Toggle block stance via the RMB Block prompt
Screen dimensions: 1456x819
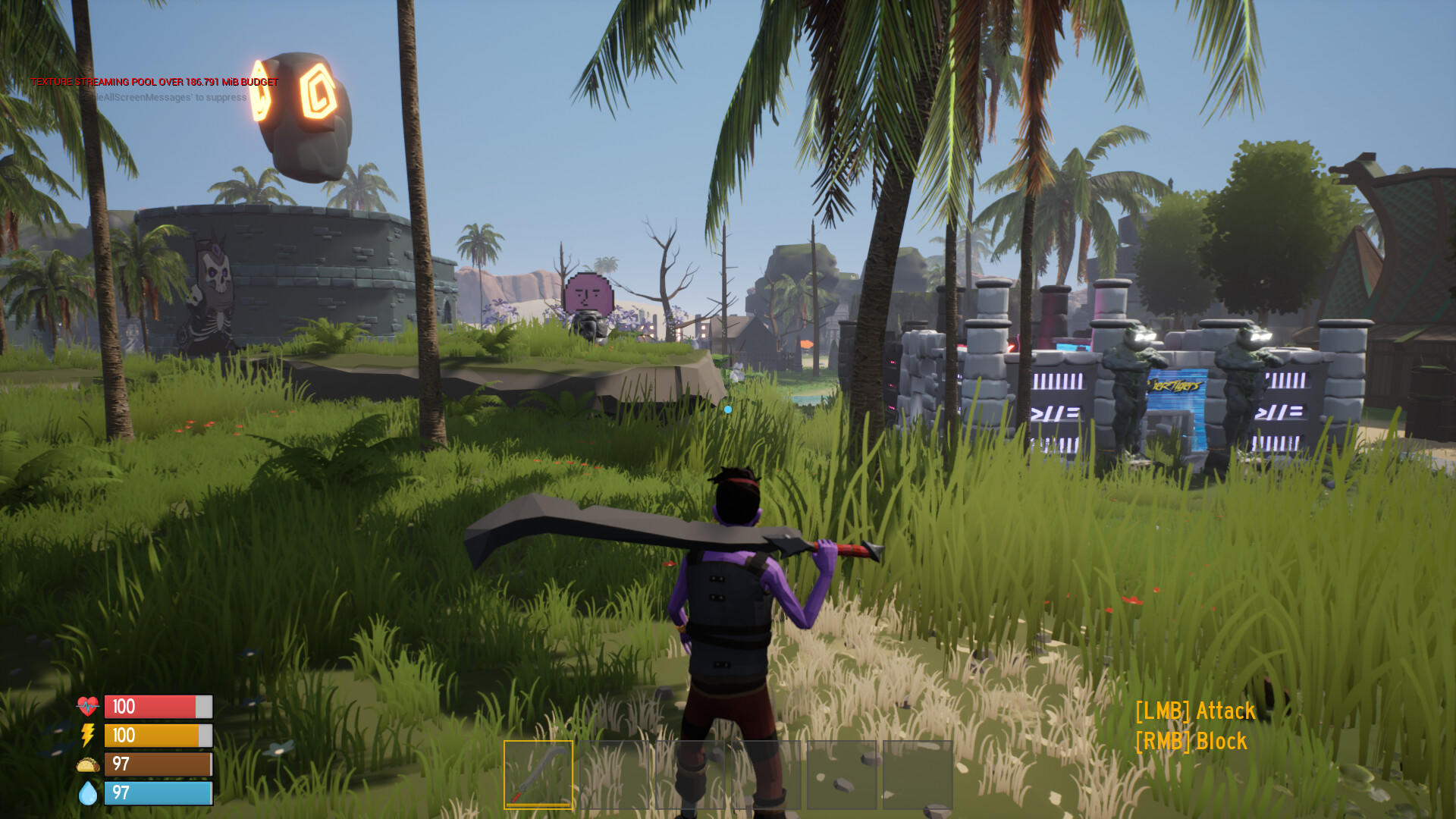point(1191,741)
